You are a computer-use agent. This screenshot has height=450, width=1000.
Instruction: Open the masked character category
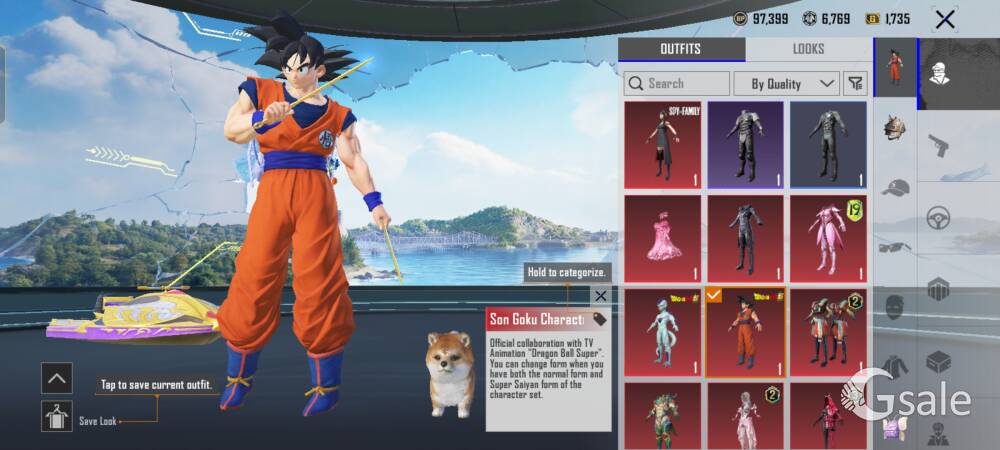(x=937, y=73)
